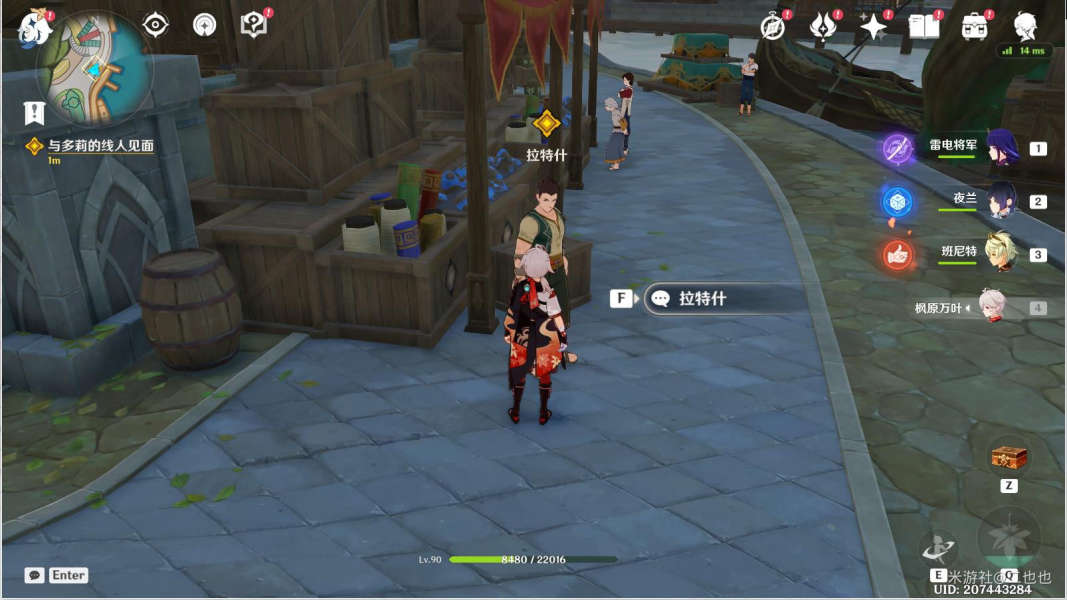
Task: Activate Kazuha's elemental skill icon
Action: click(938, 546)
